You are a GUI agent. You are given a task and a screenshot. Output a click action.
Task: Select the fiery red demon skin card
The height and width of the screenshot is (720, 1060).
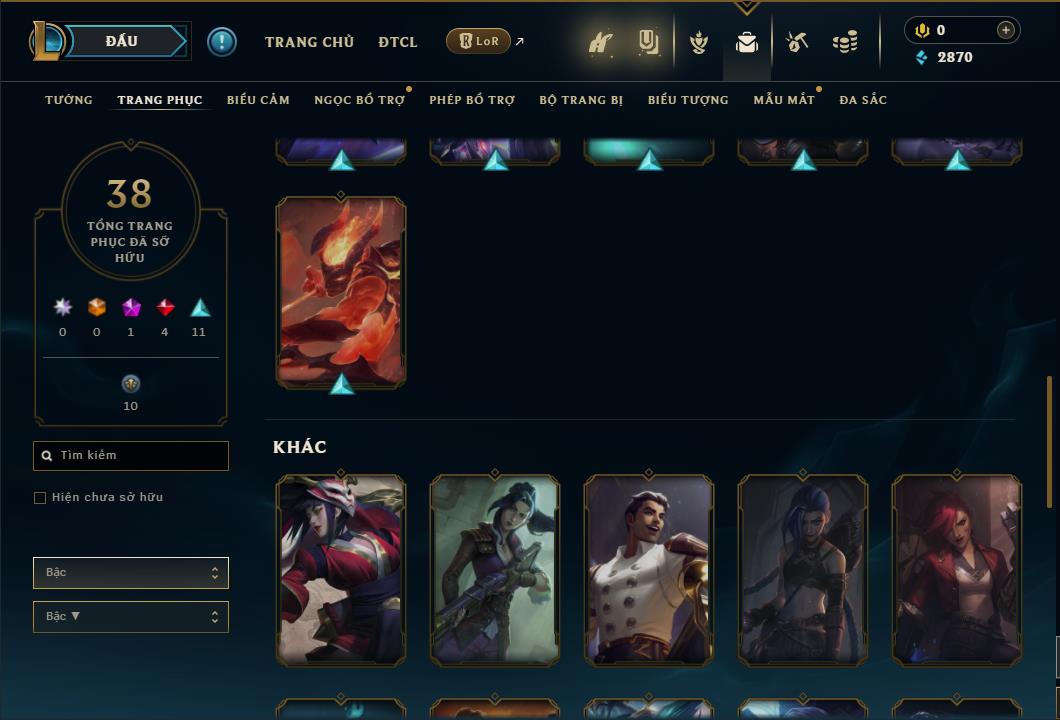click(x=341, y=290)
